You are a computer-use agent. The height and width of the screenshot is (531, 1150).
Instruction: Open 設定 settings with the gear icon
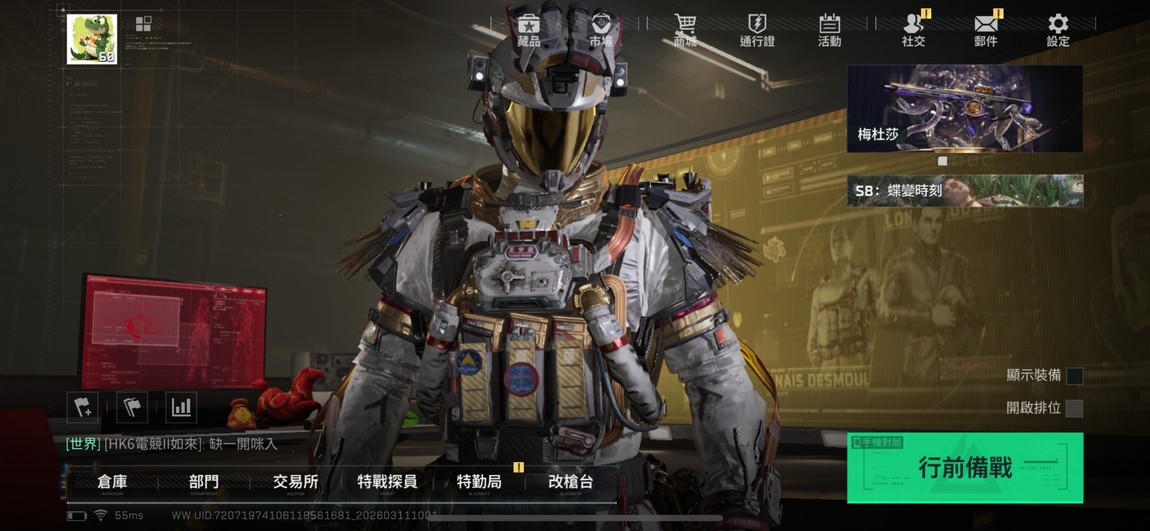click(1058, 29)
